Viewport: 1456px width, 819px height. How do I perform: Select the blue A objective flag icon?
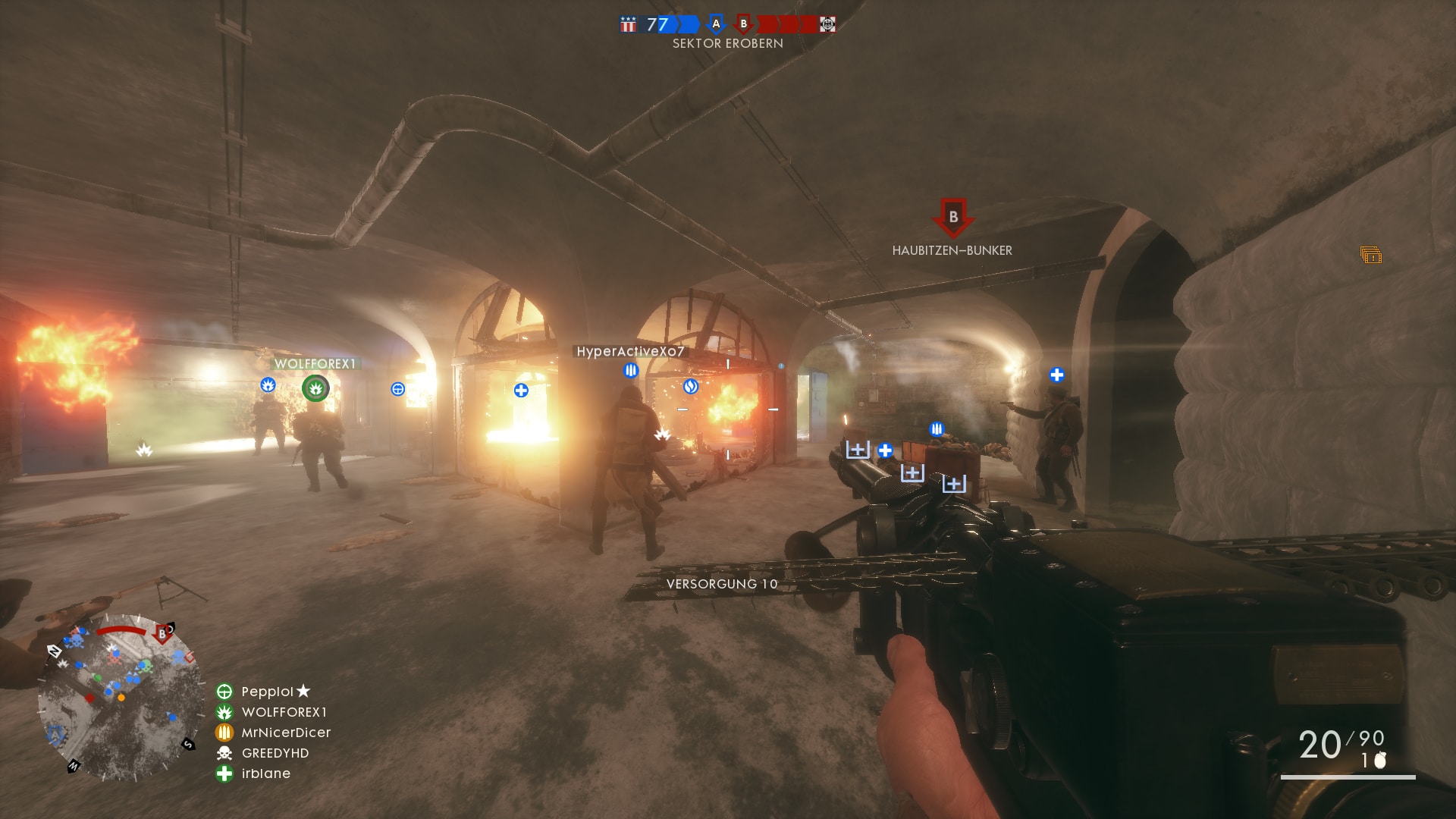(x=715, y=24)
